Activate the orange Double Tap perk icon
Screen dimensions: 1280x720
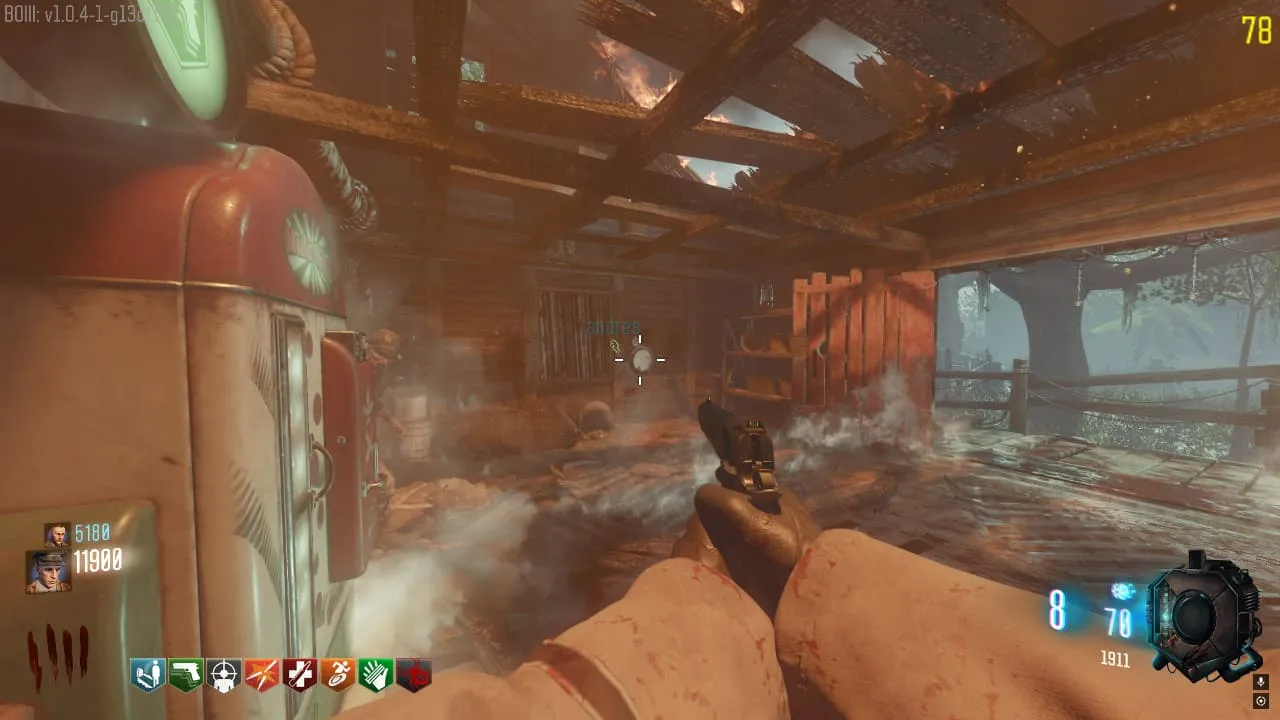pyautogui.click(x=262, y=675)
